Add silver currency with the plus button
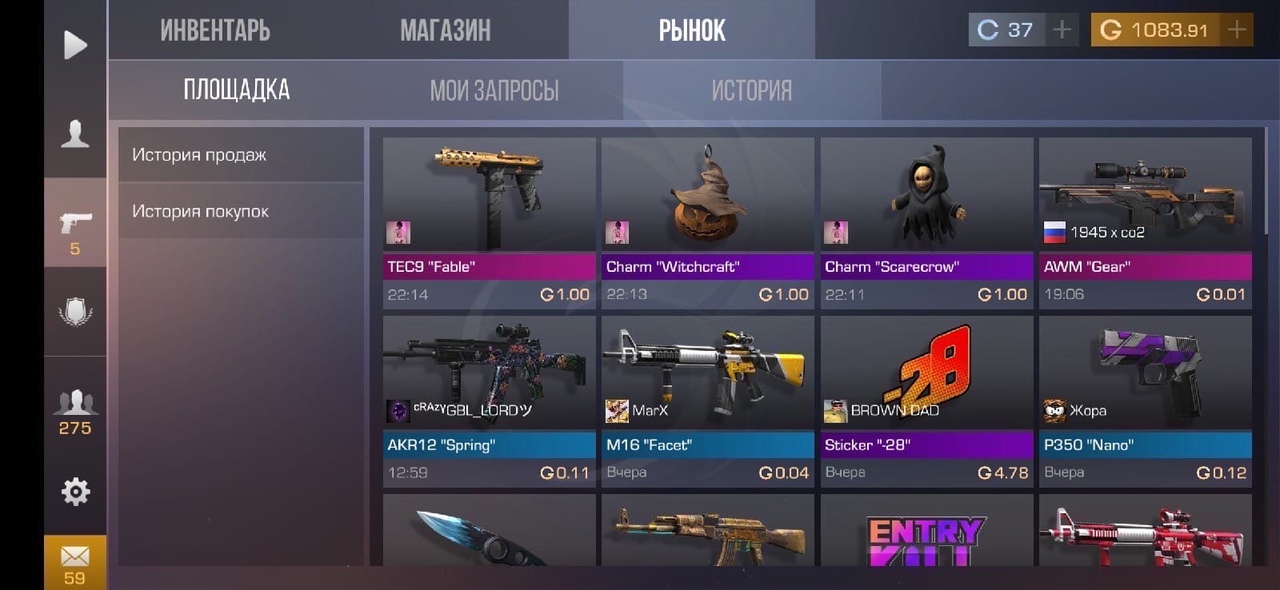This screenshot has height=590, width=1280. pyautogui.click(x=1061, y=30)
